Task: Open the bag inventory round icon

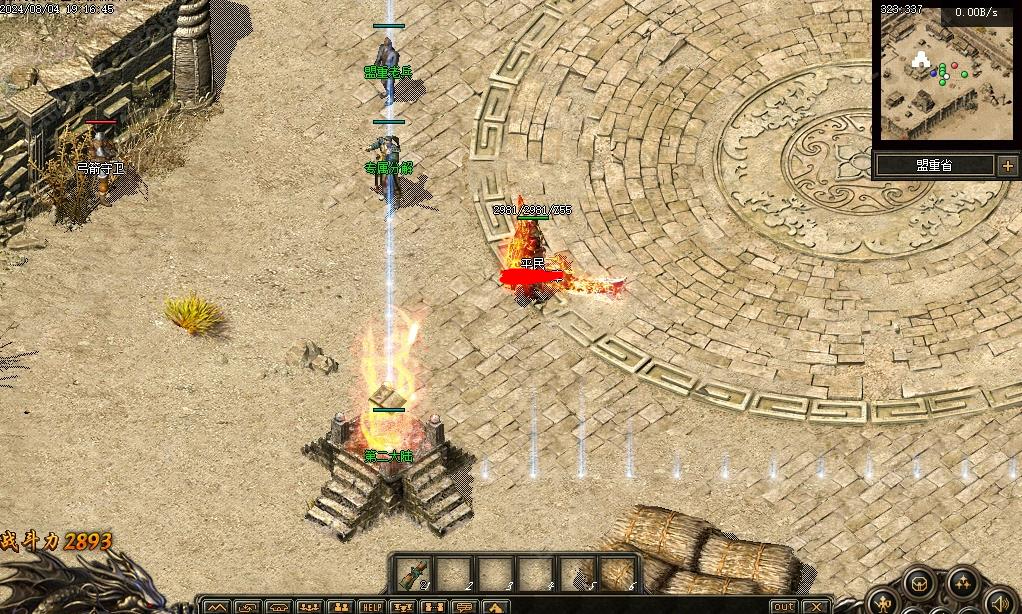Action: click(x=919, y=584)
